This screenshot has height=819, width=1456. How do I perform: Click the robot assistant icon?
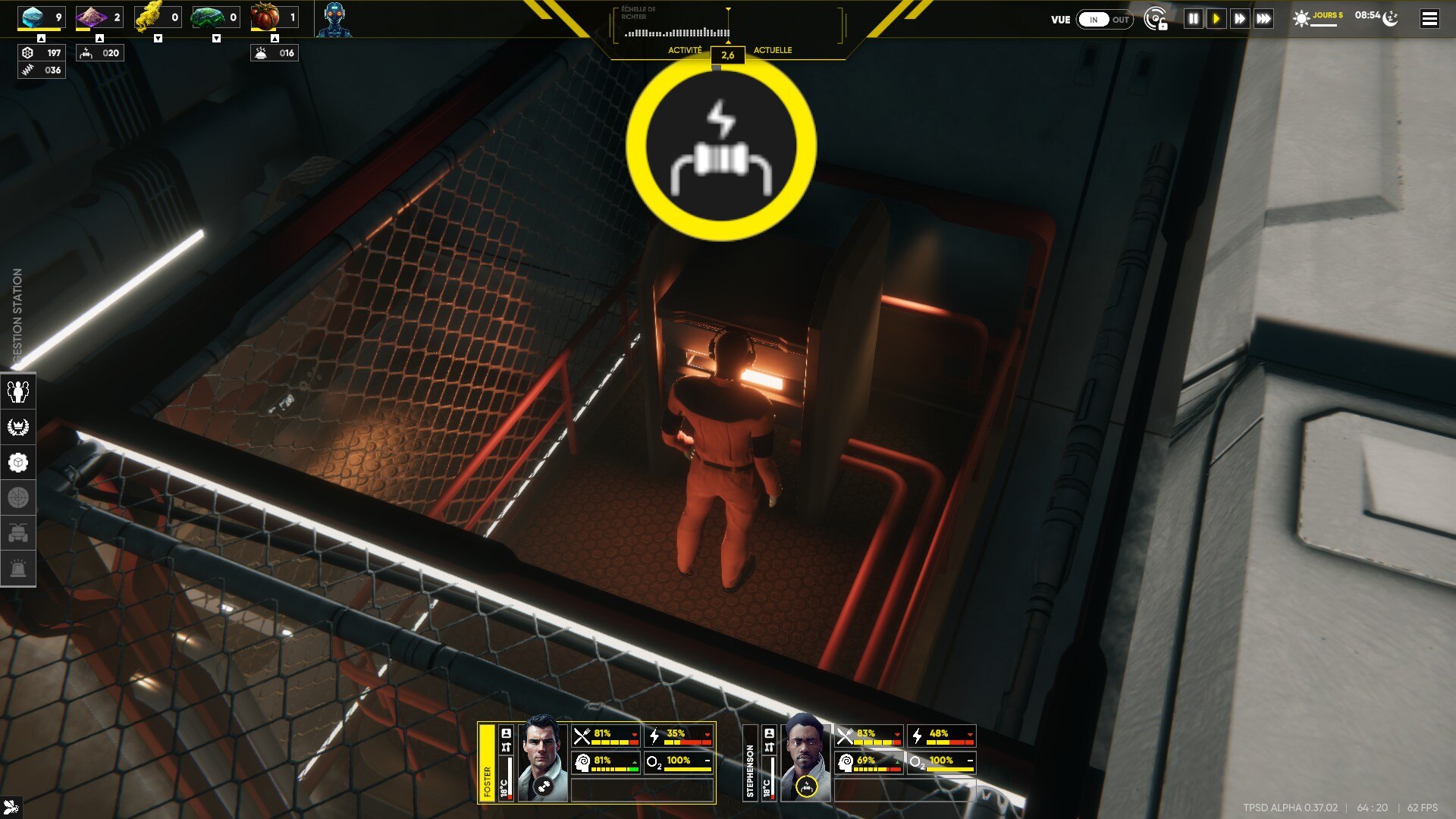pos(334,19)
